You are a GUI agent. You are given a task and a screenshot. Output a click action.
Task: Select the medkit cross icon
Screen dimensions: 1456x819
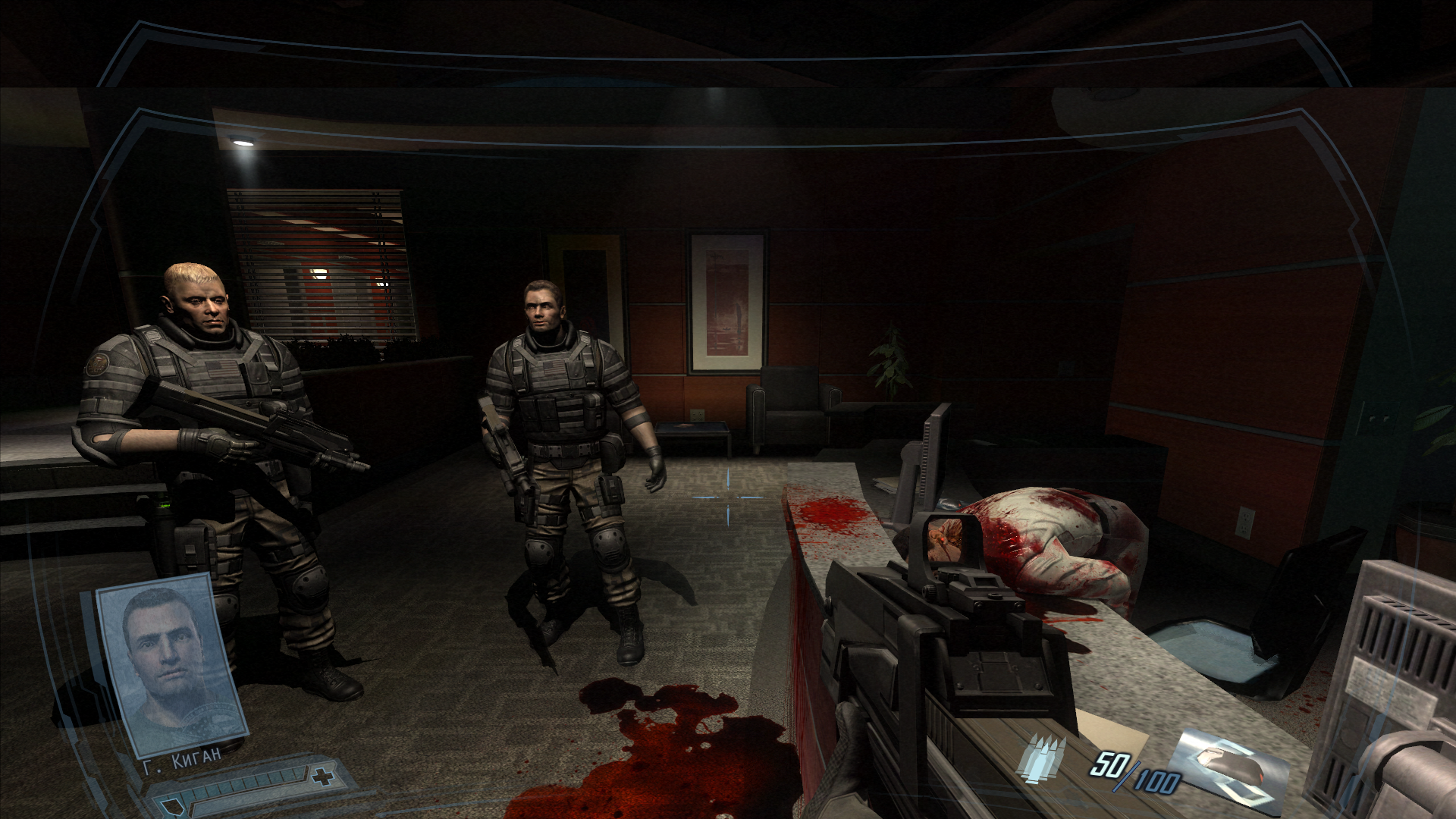pos(322,776)
